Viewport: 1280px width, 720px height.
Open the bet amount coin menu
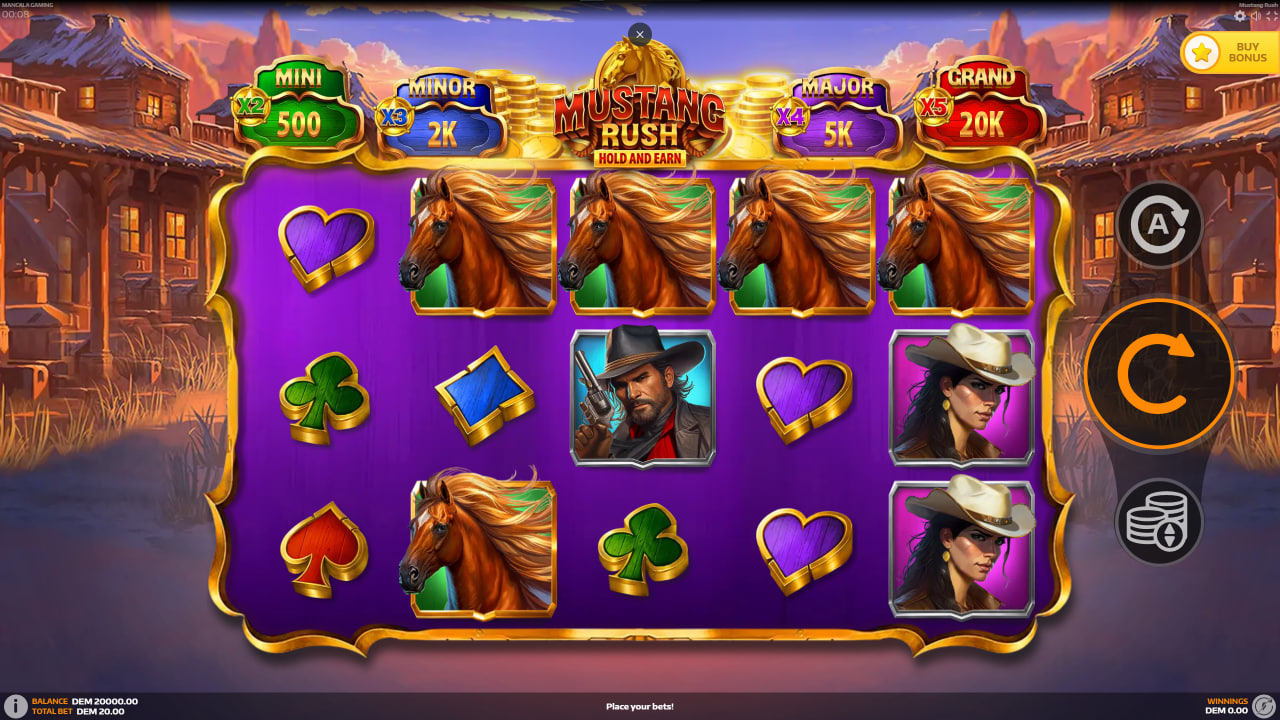tap(1159, 519)
